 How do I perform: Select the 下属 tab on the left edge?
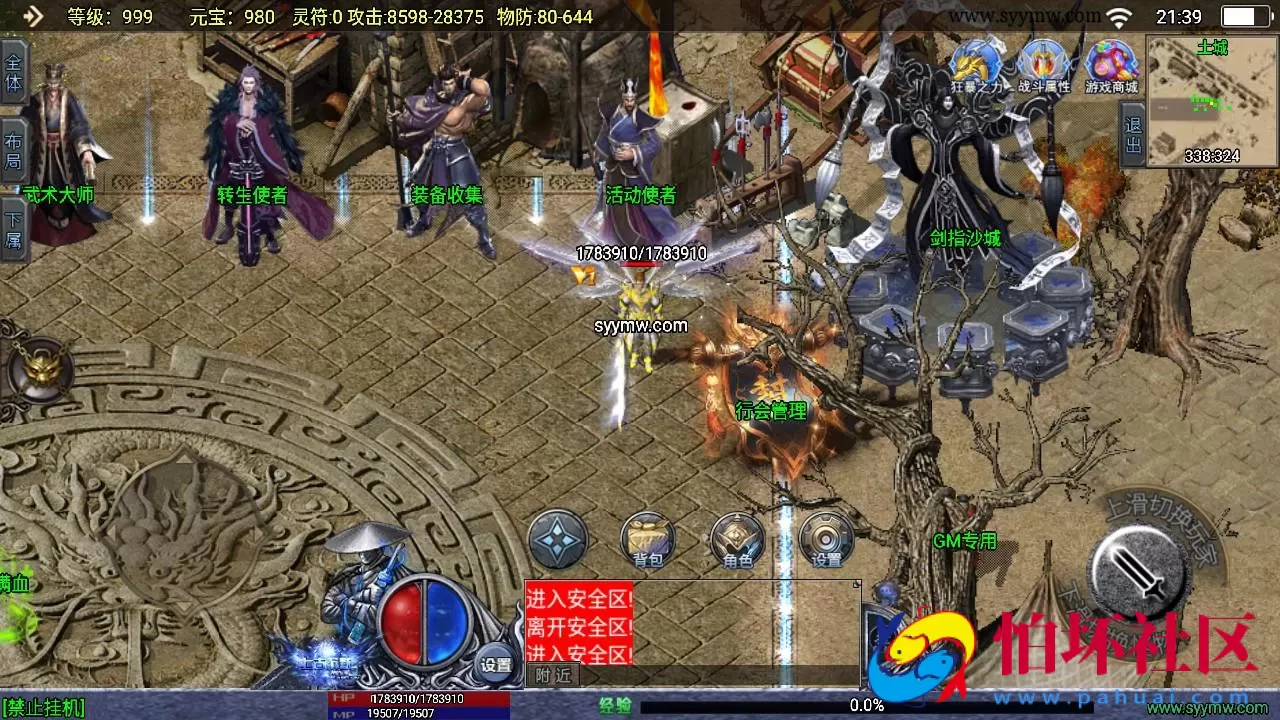[x=13, y=229]
